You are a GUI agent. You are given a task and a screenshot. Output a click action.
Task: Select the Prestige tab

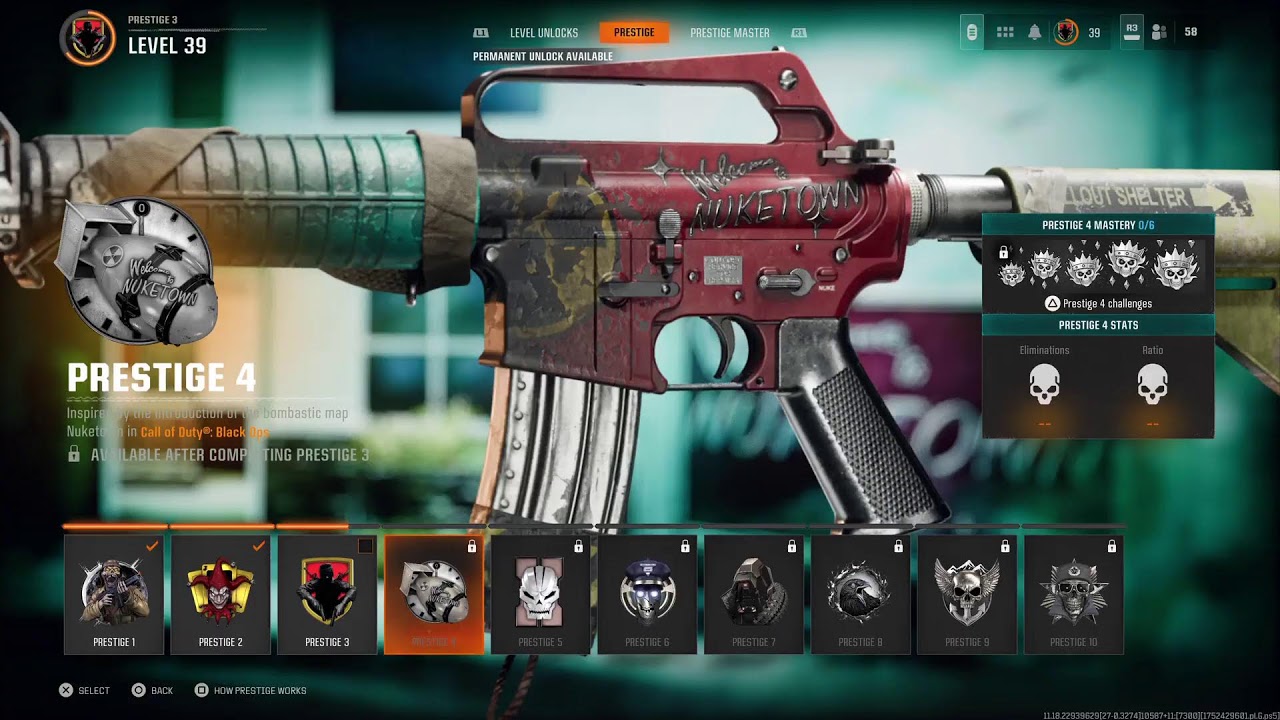634,33
